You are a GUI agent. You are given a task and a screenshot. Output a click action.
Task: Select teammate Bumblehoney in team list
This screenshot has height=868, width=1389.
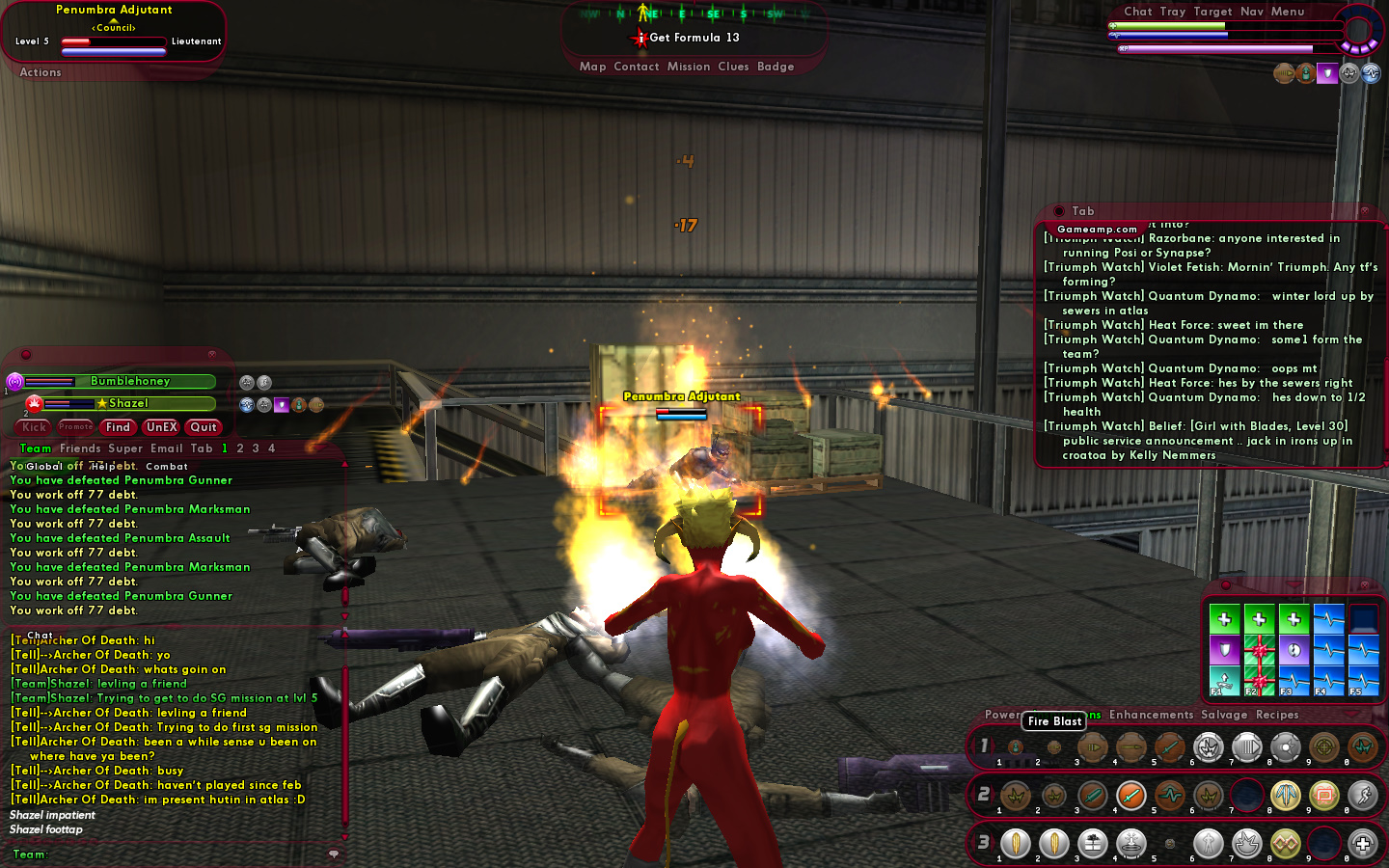129,382
